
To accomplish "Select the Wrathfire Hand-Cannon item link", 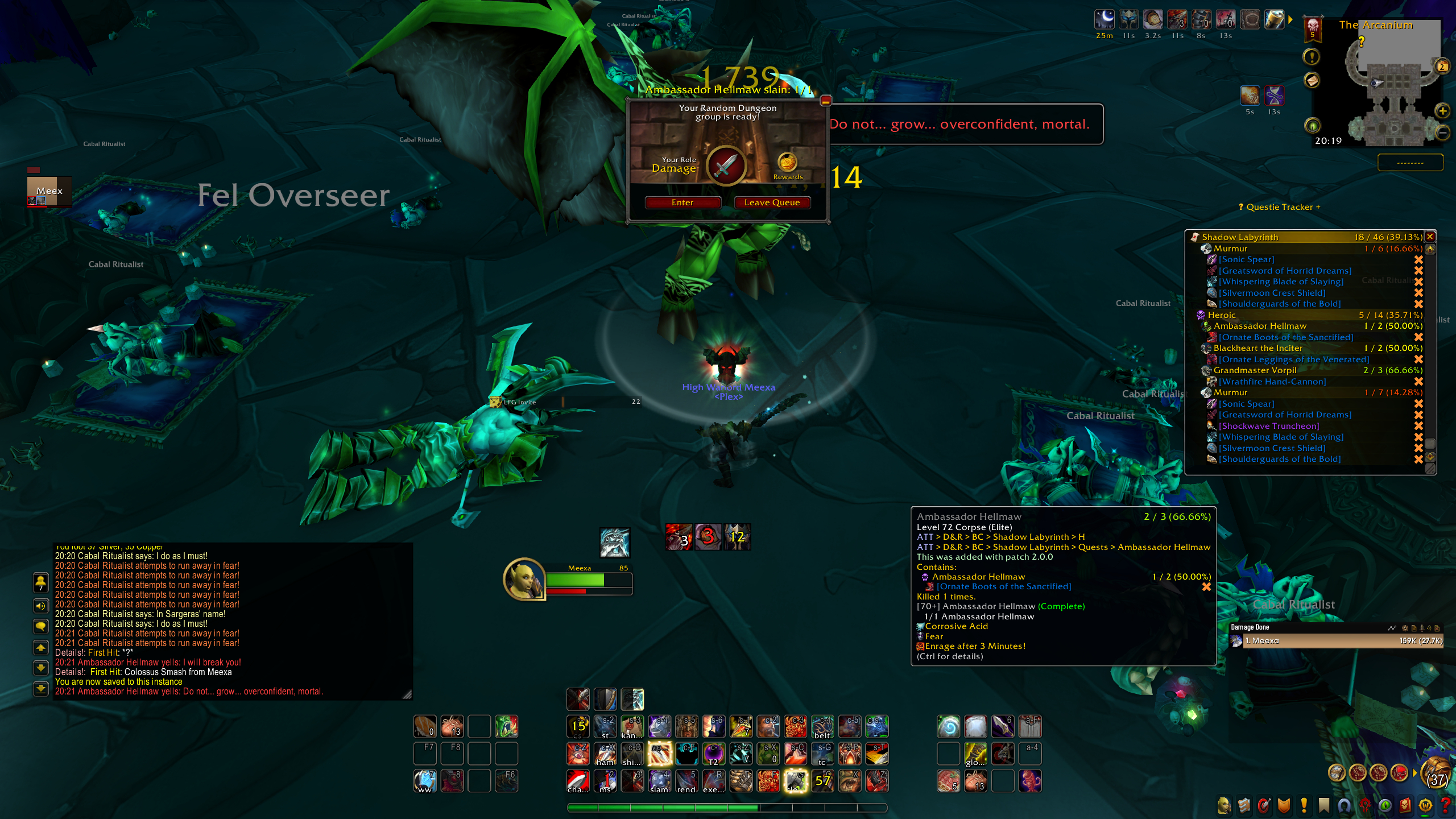I will pyautogui.click(x=1272, y=382).
